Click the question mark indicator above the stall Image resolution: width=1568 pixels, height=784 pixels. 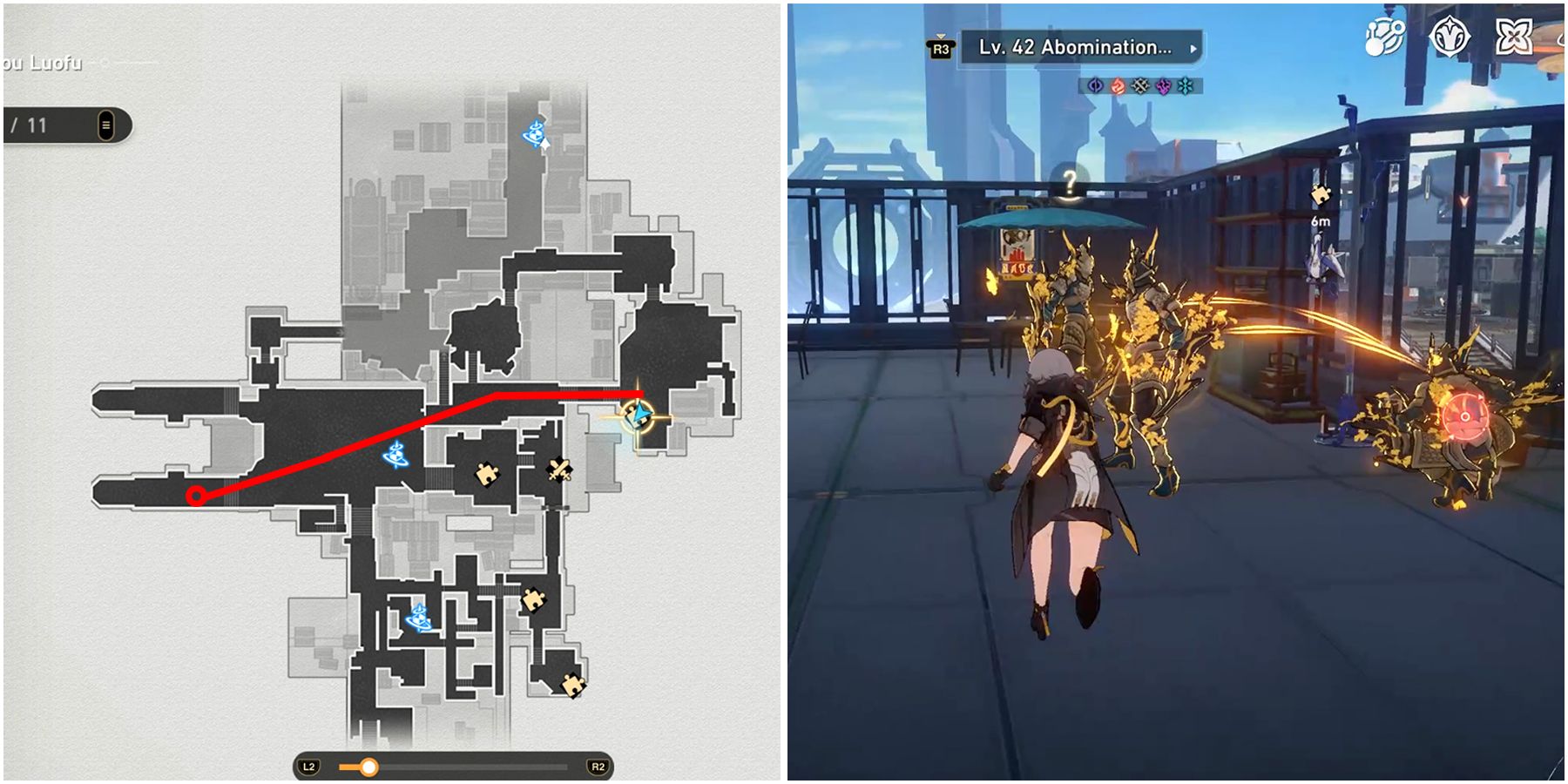coord(1071,183)
